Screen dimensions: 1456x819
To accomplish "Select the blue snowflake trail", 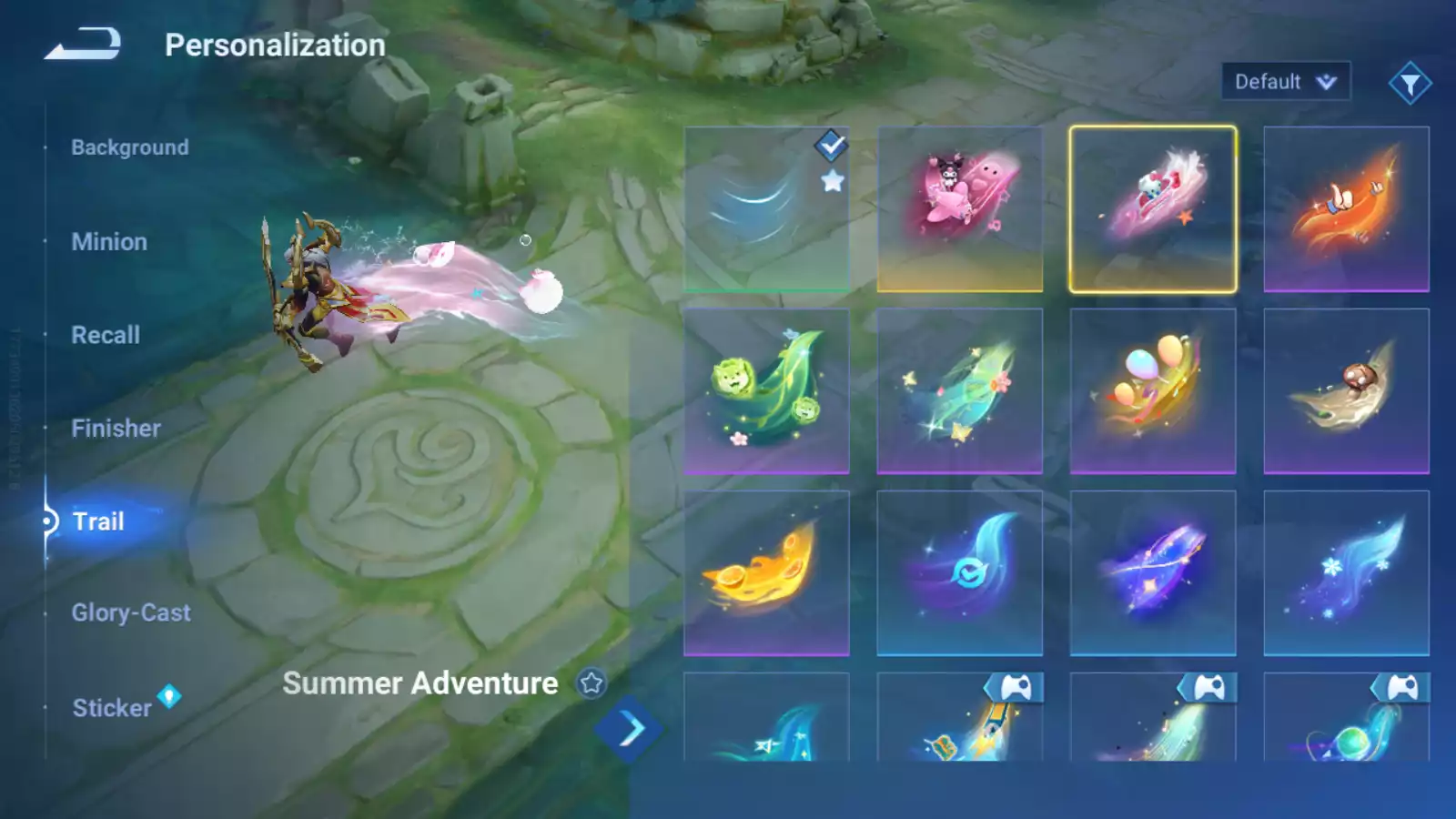I will click(x=1346, y=573).
